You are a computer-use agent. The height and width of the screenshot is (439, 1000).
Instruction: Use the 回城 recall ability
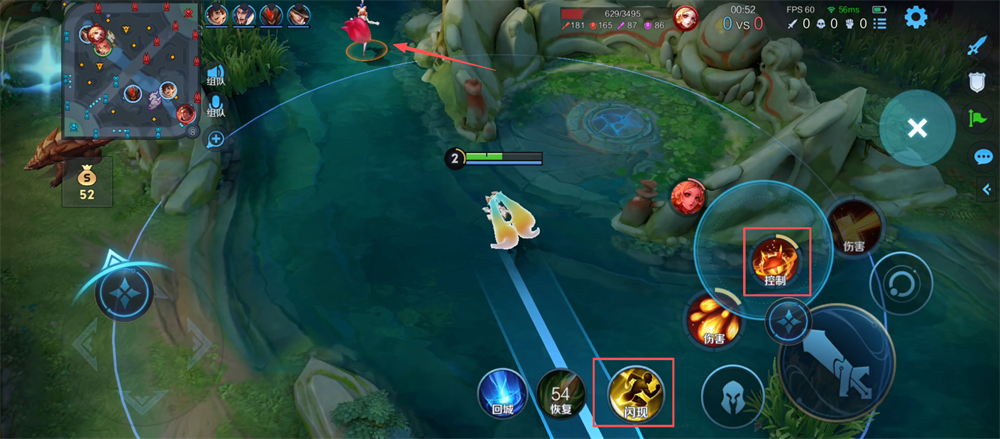(x=501, y=392)
